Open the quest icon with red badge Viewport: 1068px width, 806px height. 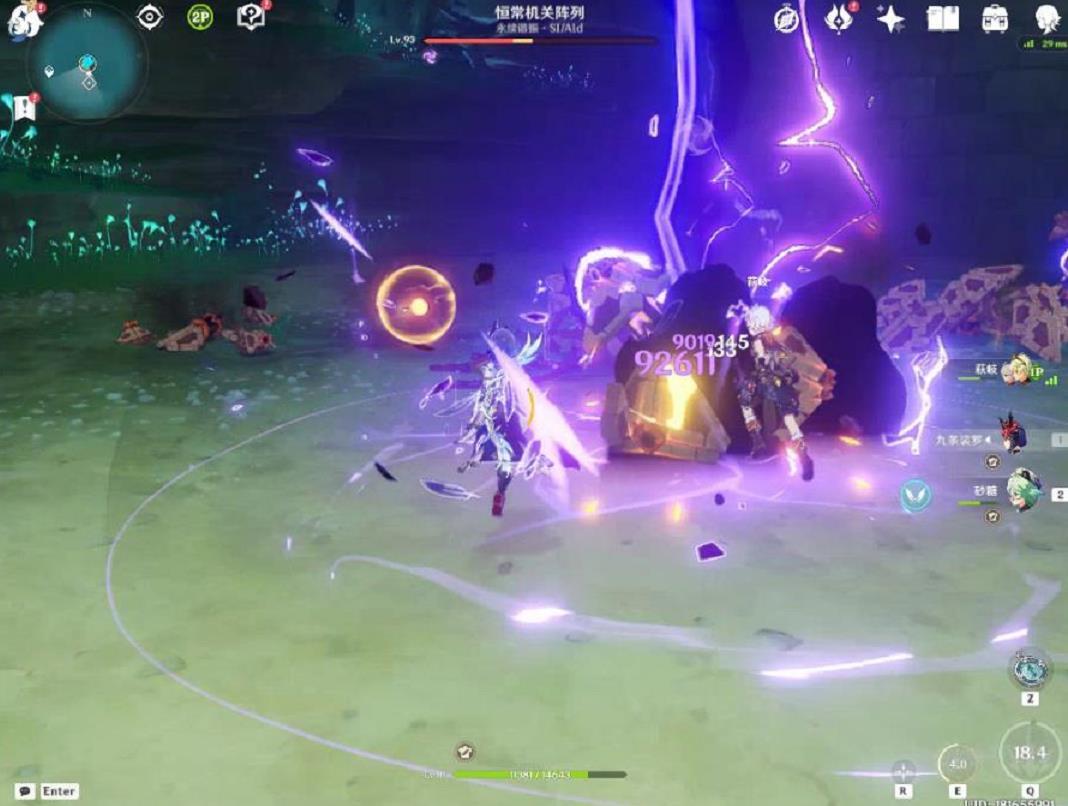[250, 17]
